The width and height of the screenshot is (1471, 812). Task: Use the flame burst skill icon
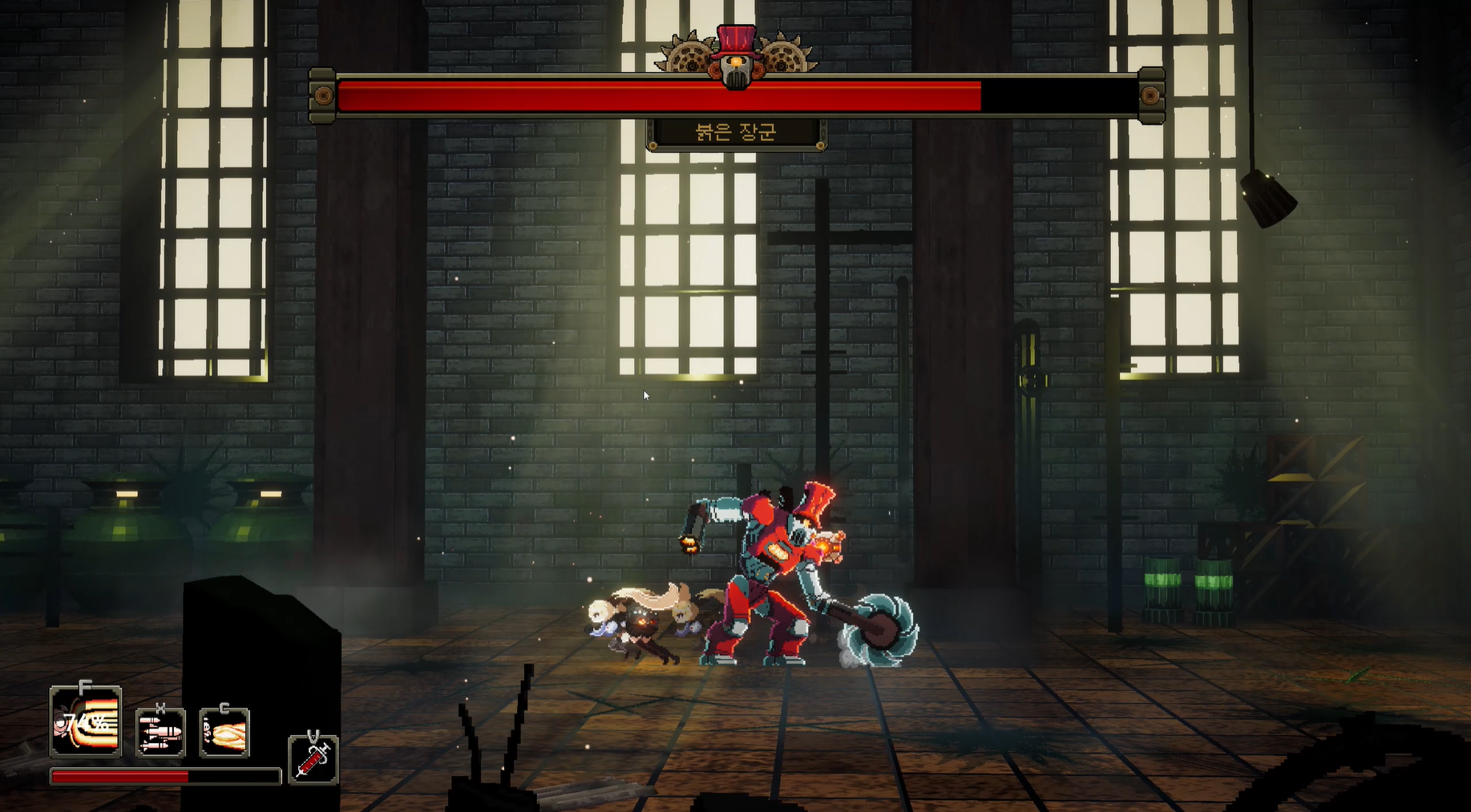[x=224, y=733]
